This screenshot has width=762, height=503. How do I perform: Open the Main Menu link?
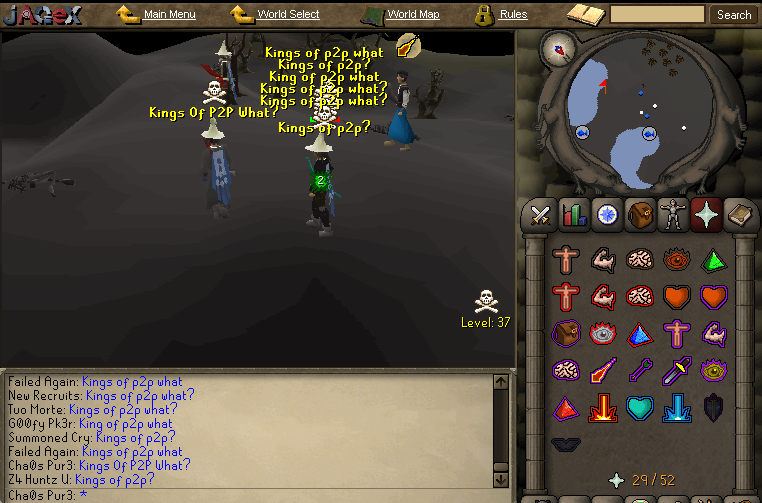pos(169,15)
